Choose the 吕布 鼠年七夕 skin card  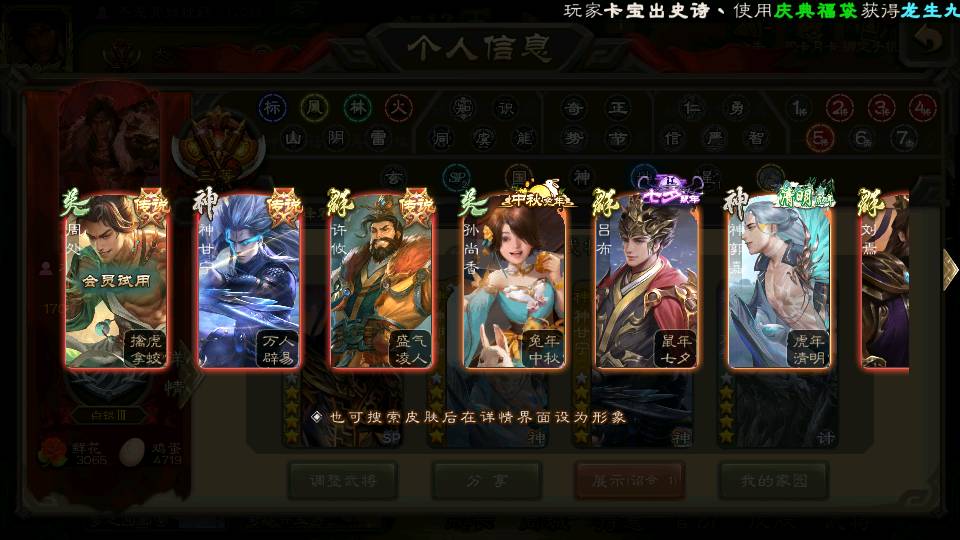coord(647,282)
